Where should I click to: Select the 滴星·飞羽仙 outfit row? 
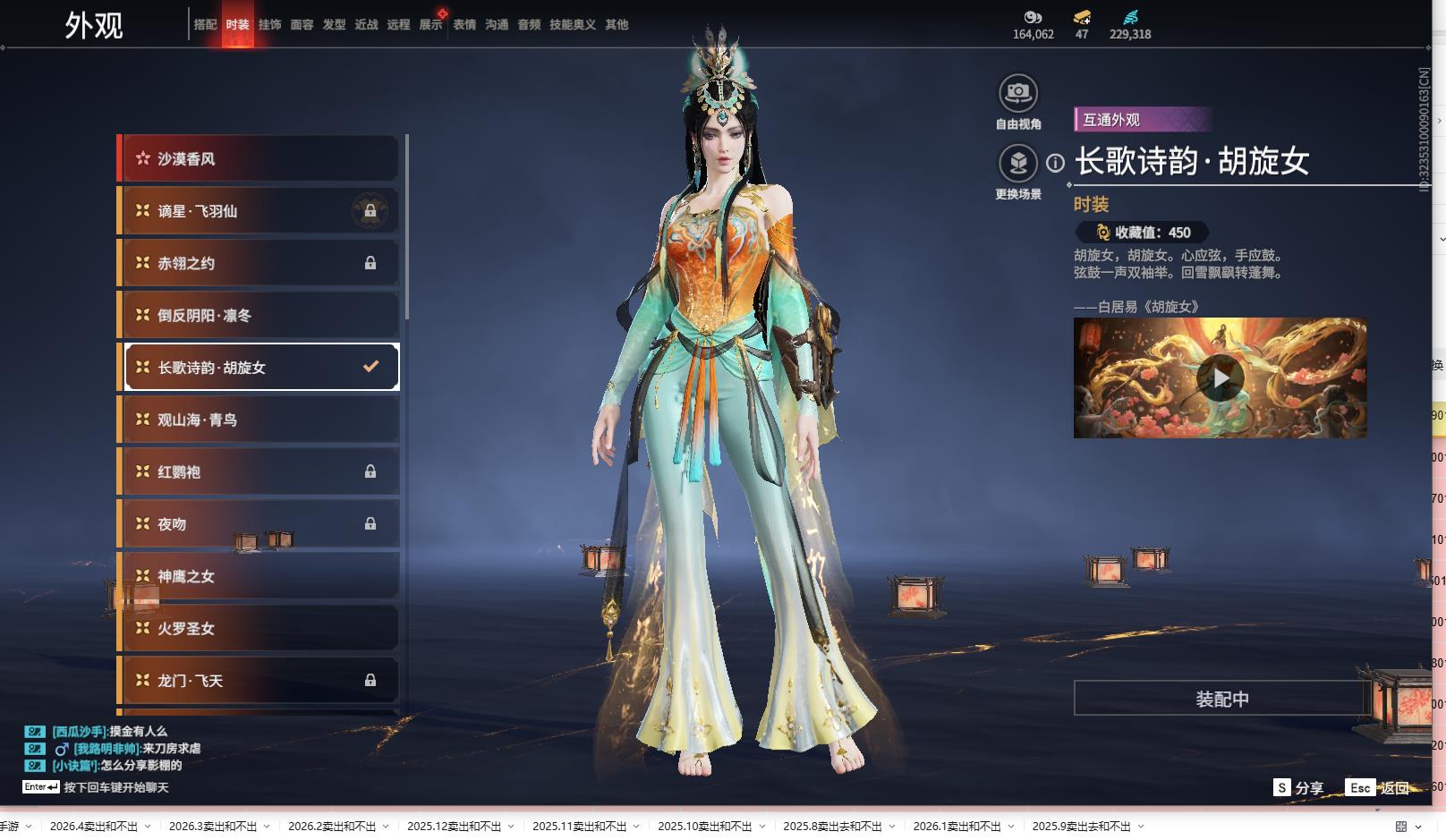259,211
